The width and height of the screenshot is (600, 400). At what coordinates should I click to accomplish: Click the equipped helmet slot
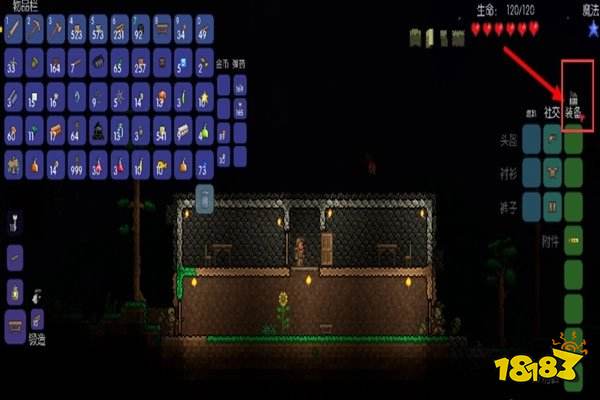tap(574, 140)
